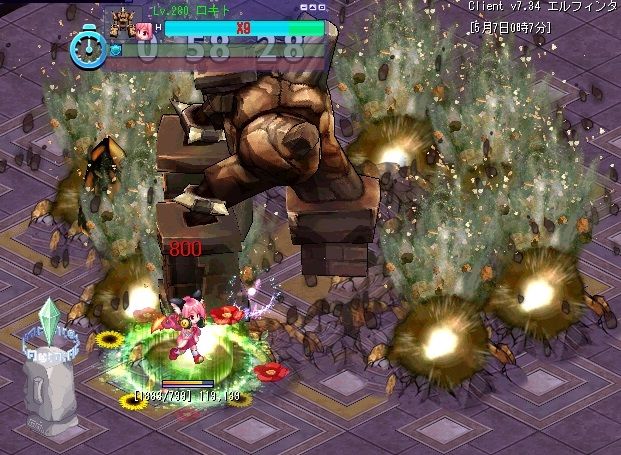Click the pink-haired character face icon

pyautogui.click(x=144, y=29)
